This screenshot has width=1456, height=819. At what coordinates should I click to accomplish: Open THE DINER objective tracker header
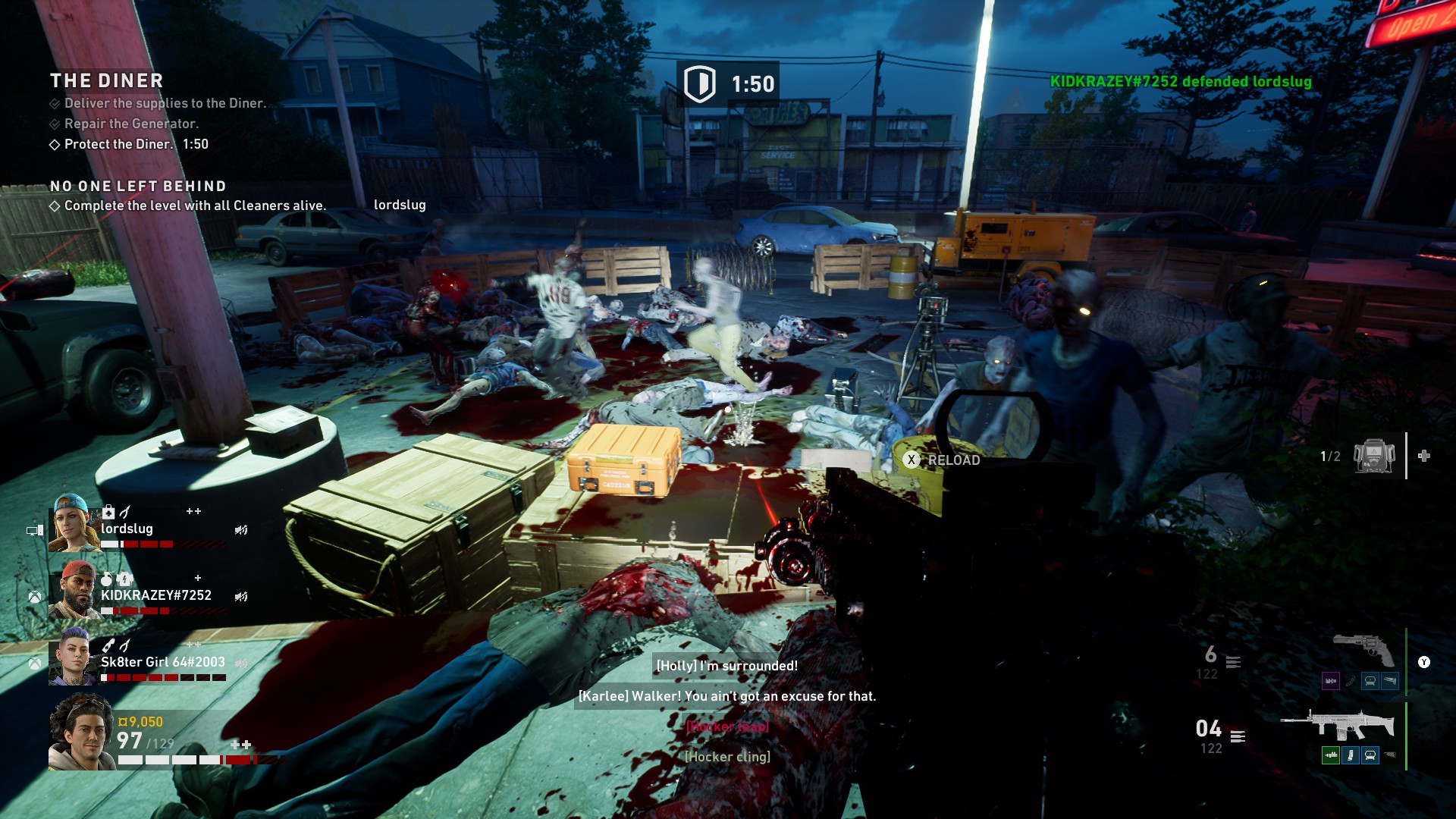point(107,80)
